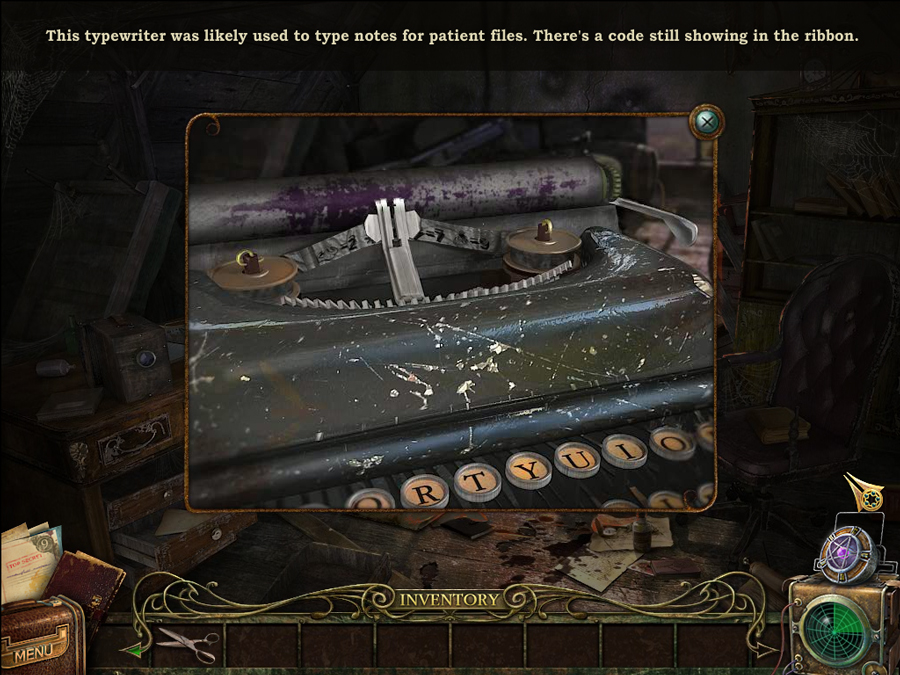Select the scissors in the inventory
The width and height of the screenshot is (900, 675).
click(x=188, y=645)
